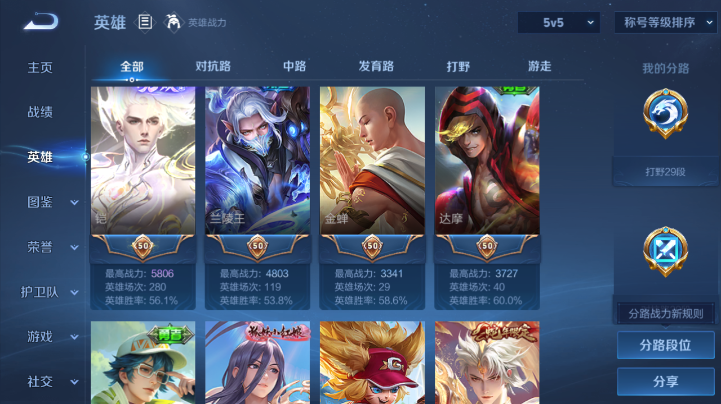Image resolution: width=721 pixels, height=404 pixels.
Task: Open the 5v5 mode dropdown
Action: tap(558, 22)
